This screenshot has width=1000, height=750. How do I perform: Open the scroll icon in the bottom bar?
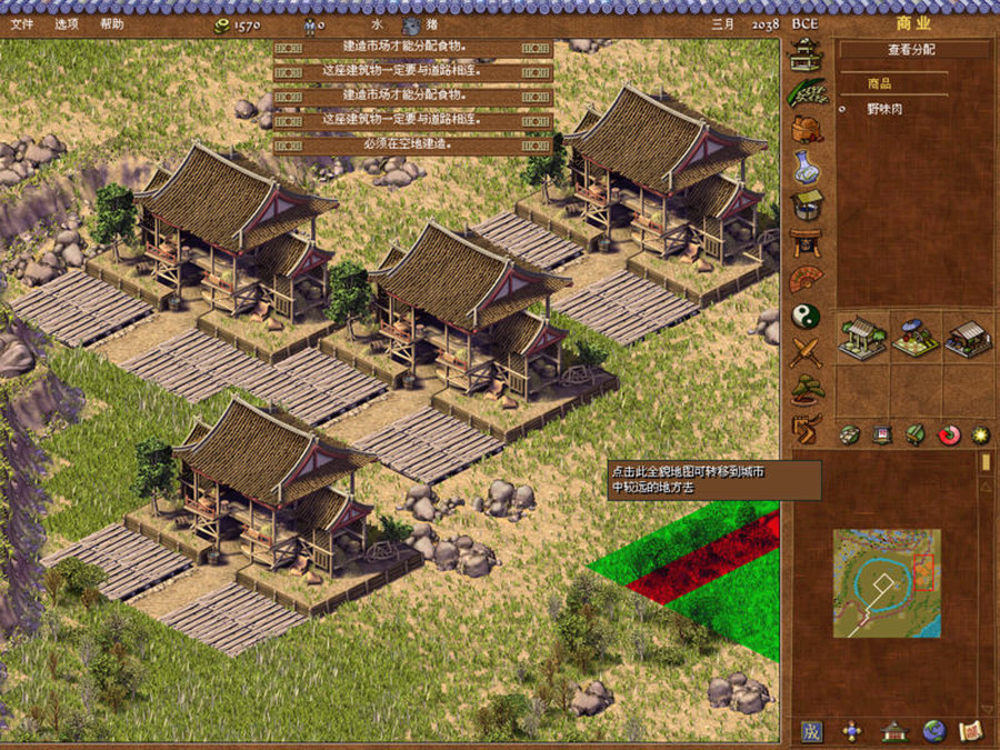point(969,730)
